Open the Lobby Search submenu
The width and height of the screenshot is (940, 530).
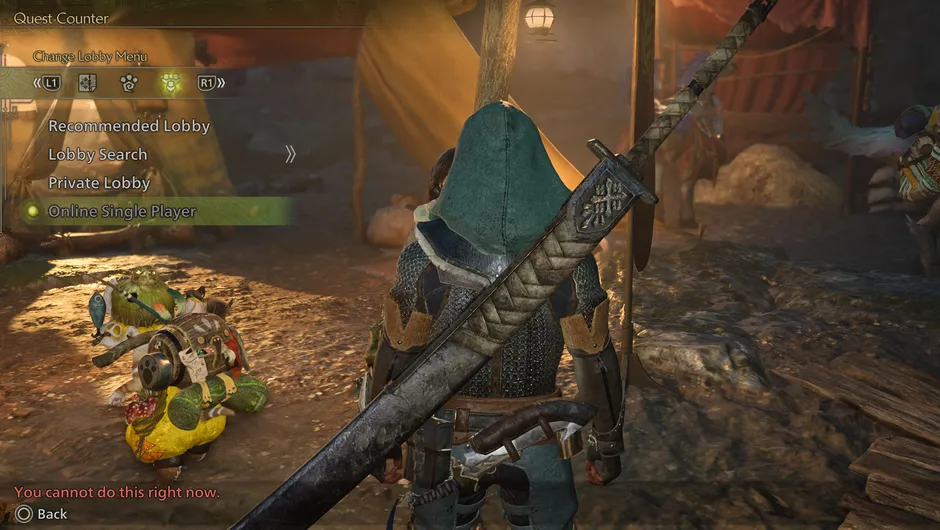[98, 154]
